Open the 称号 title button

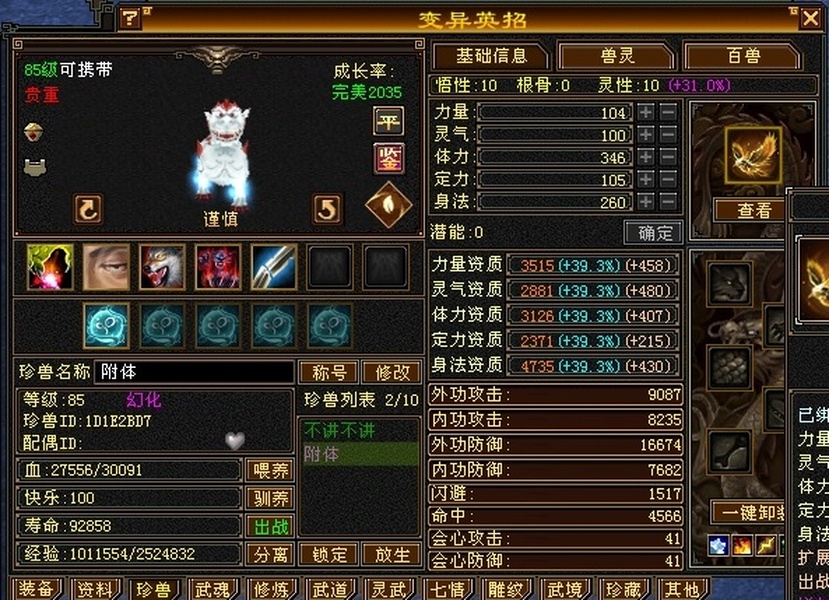pyautogui.click(x=328, y=372)
